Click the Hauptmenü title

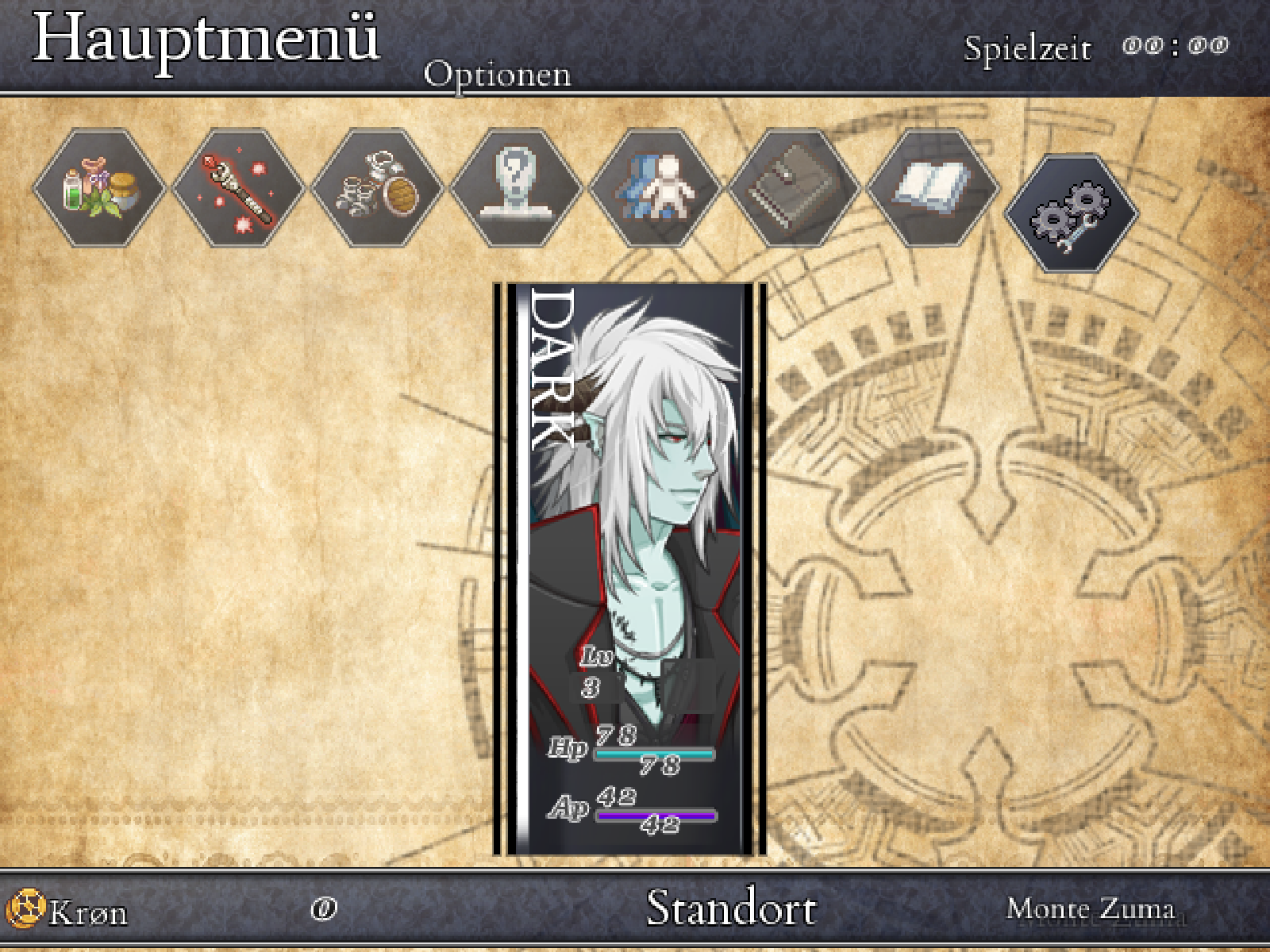(x=206, y=40)
